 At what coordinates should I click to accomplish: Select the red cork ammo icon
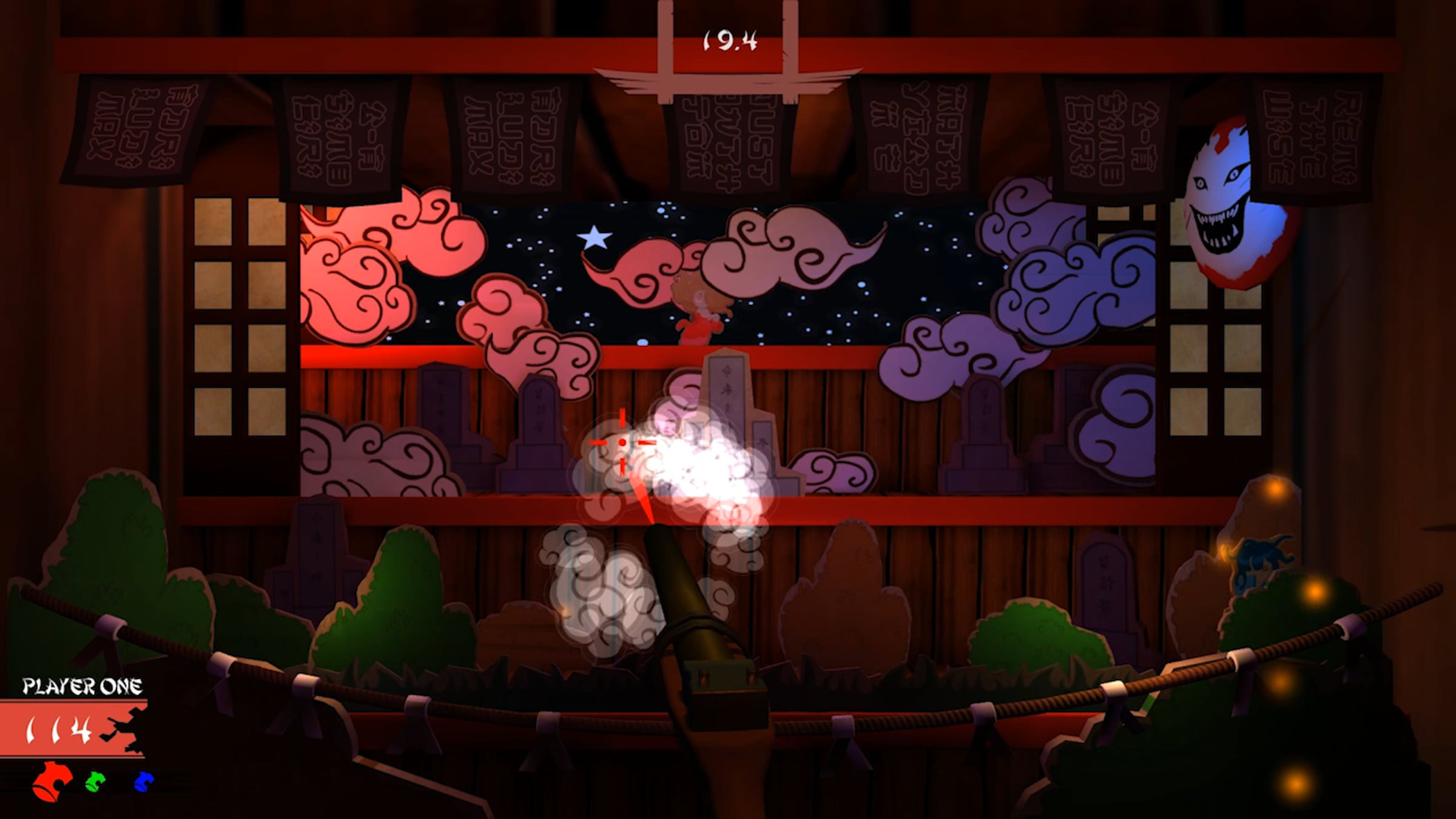coord(53,781)
